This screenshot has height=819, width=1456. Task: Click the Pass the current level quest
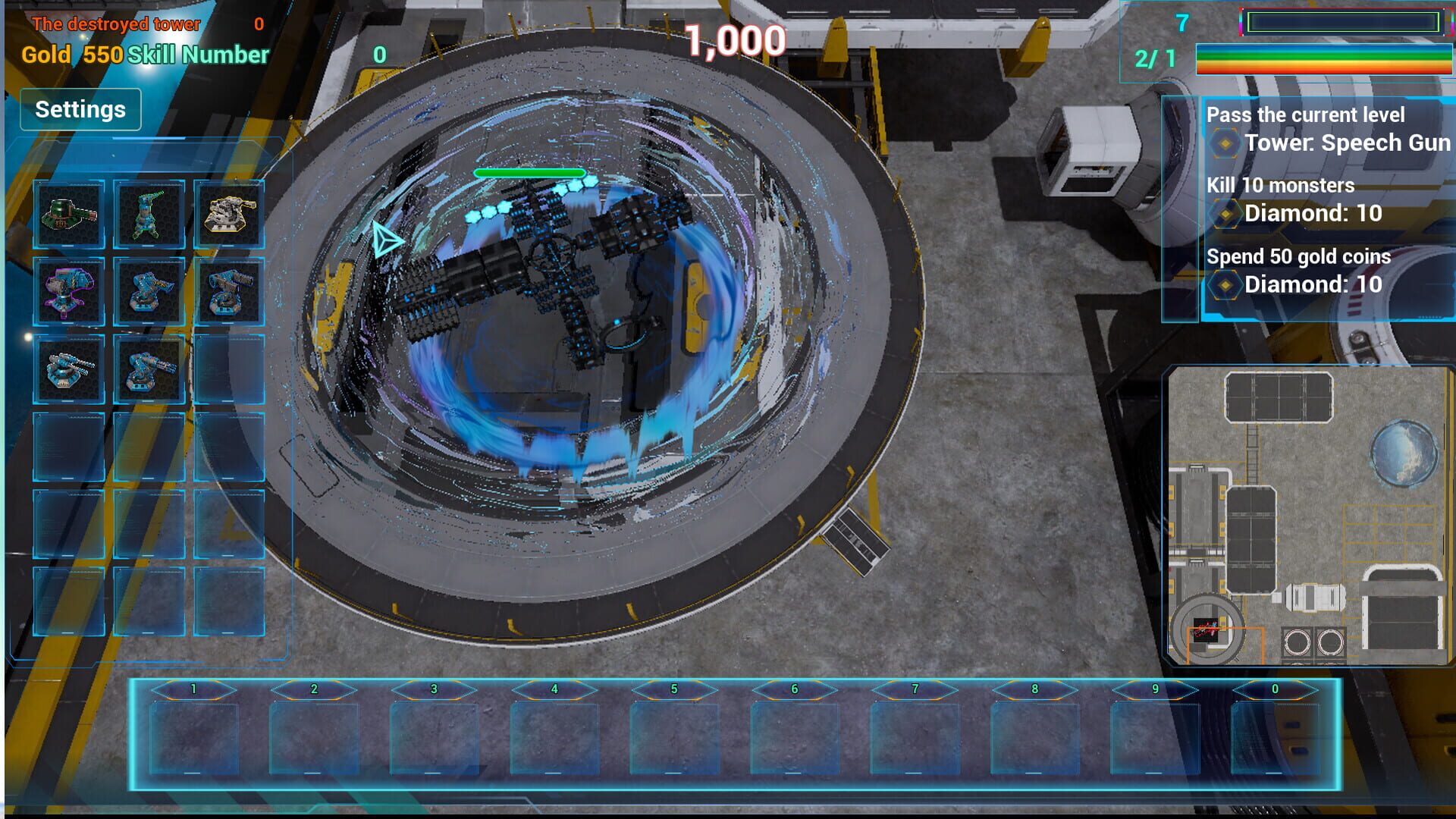pos(1306,115)
